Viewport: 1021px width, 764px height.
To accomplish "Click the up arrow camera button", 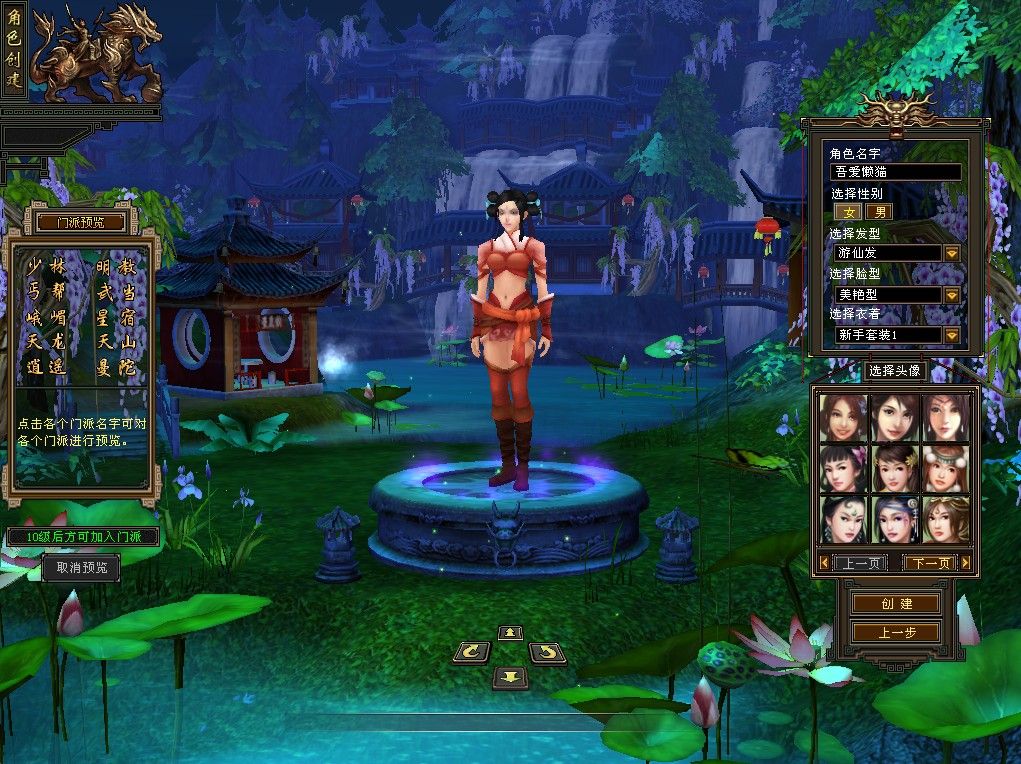I will pos(510,632).
